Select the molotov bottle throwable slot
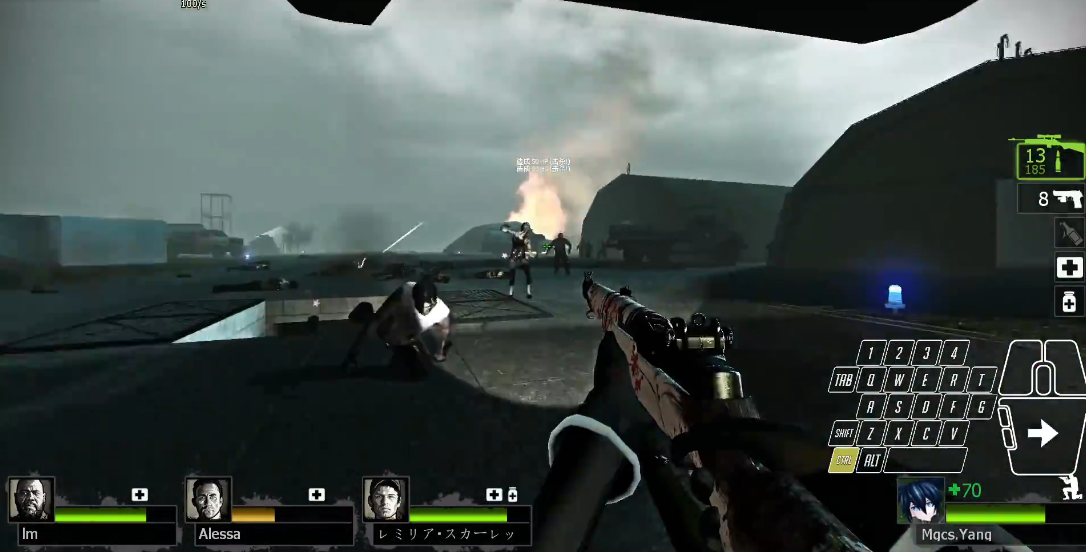The image size is (1086, 552). click(1069, 232)
